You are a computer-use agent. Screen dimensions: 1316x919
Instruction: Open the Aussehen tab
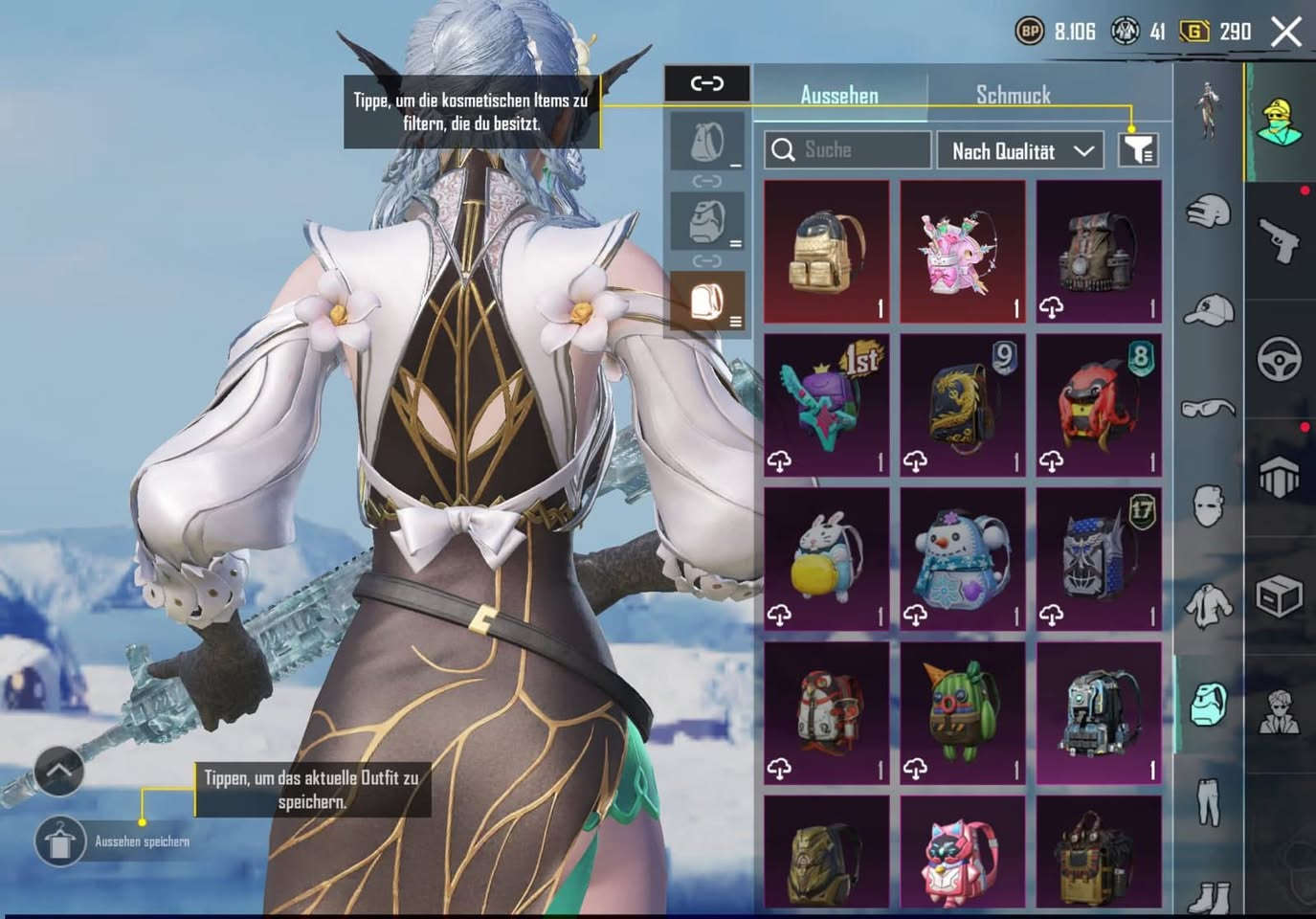[x=839, y=95]
